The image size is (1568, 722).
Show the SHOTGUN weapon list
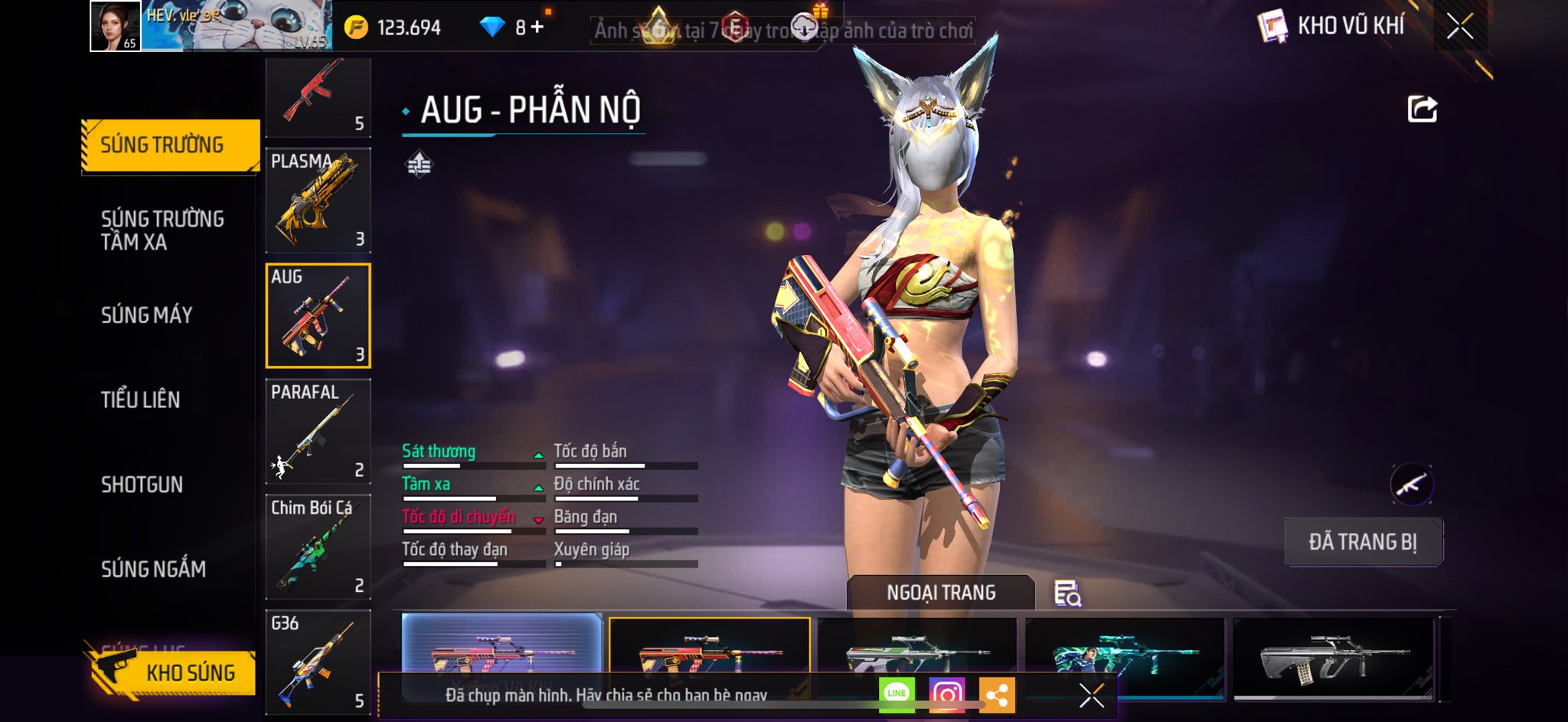coord(142,485)
